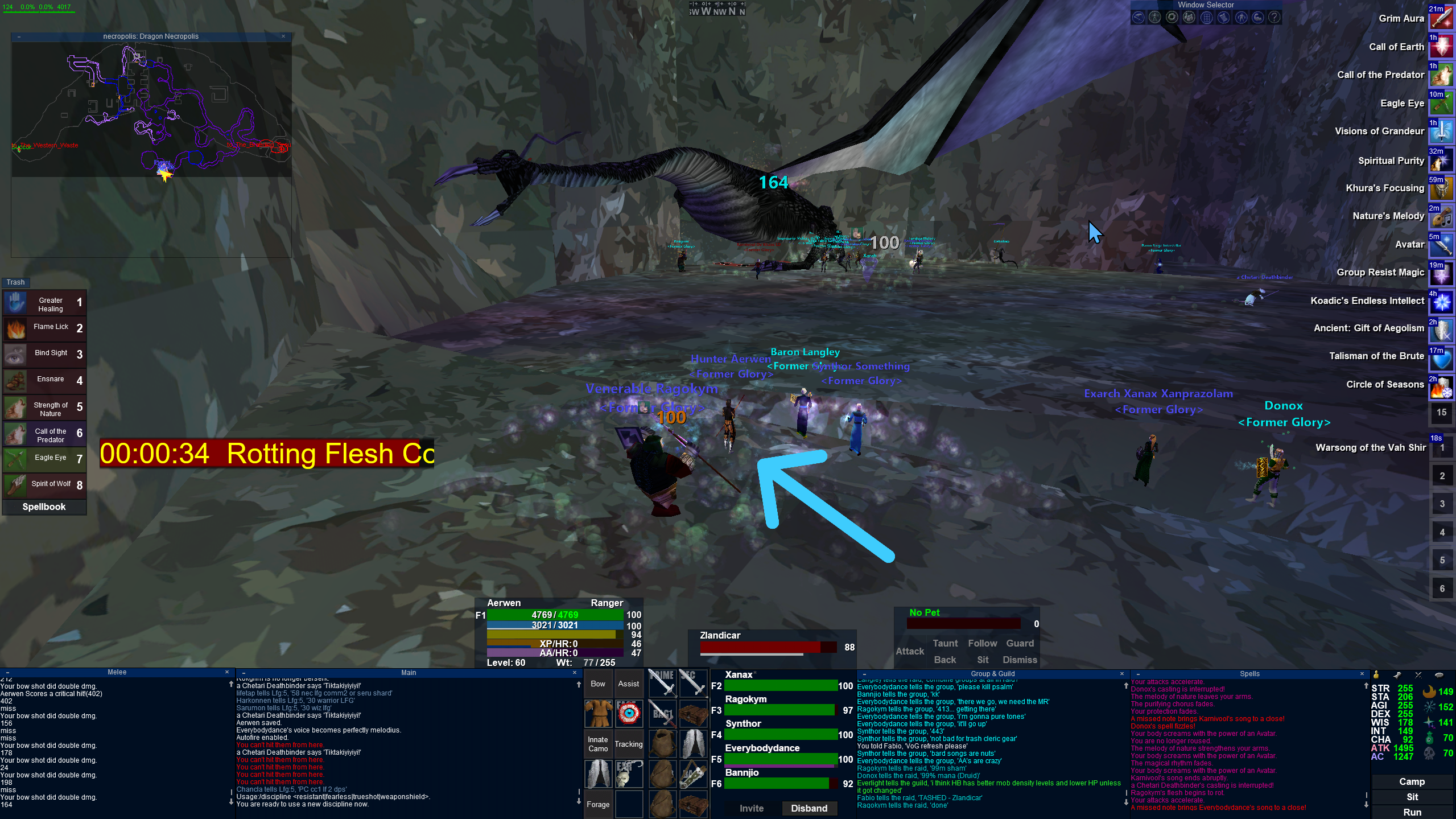This screenshot has width=1456, height=819.
Task: Open the Spellbook
Action: 44,507
